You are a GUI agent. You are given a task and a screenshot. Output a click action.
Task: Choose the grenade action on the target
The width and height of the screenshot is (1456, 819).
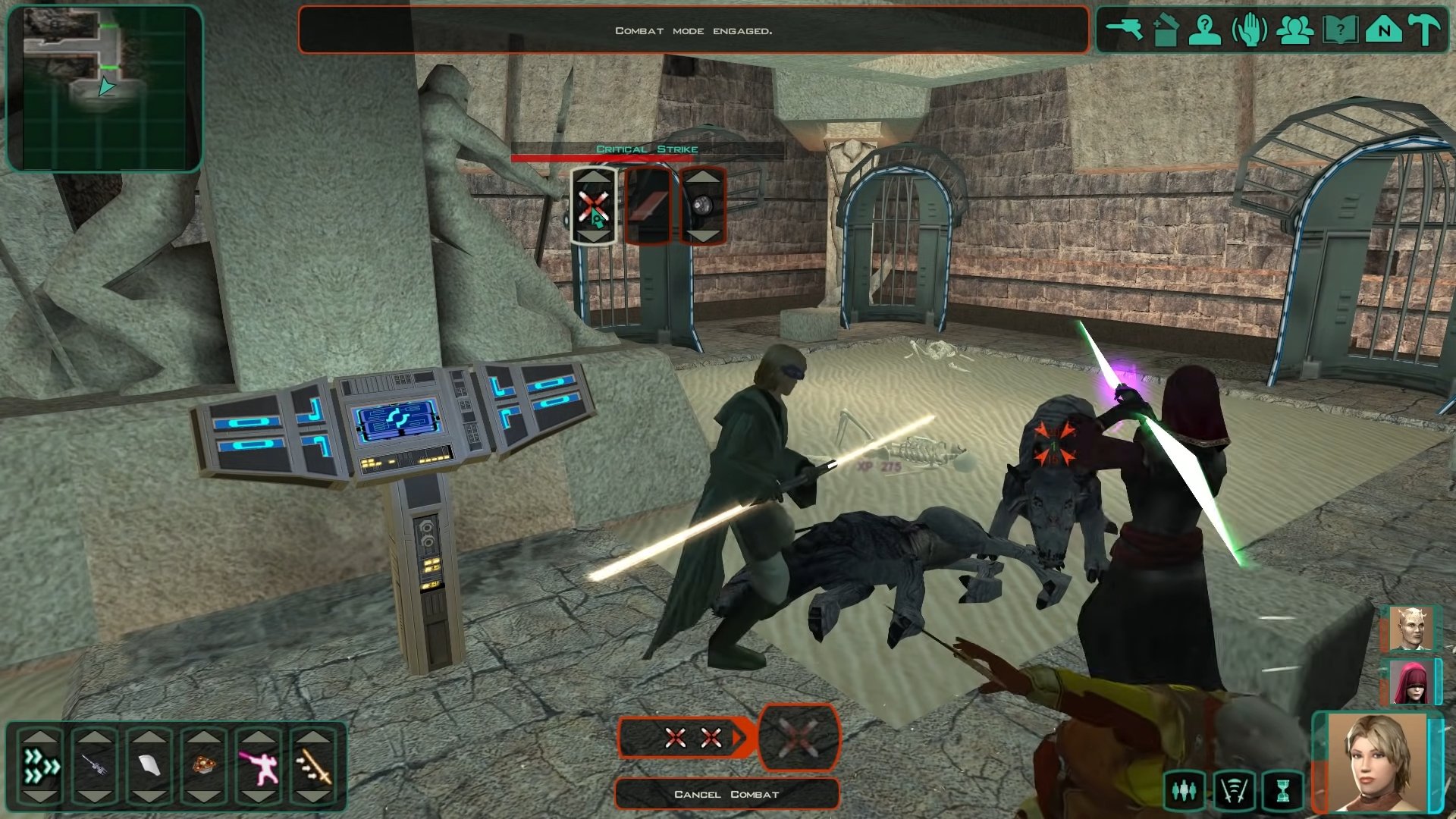[703, 206]
